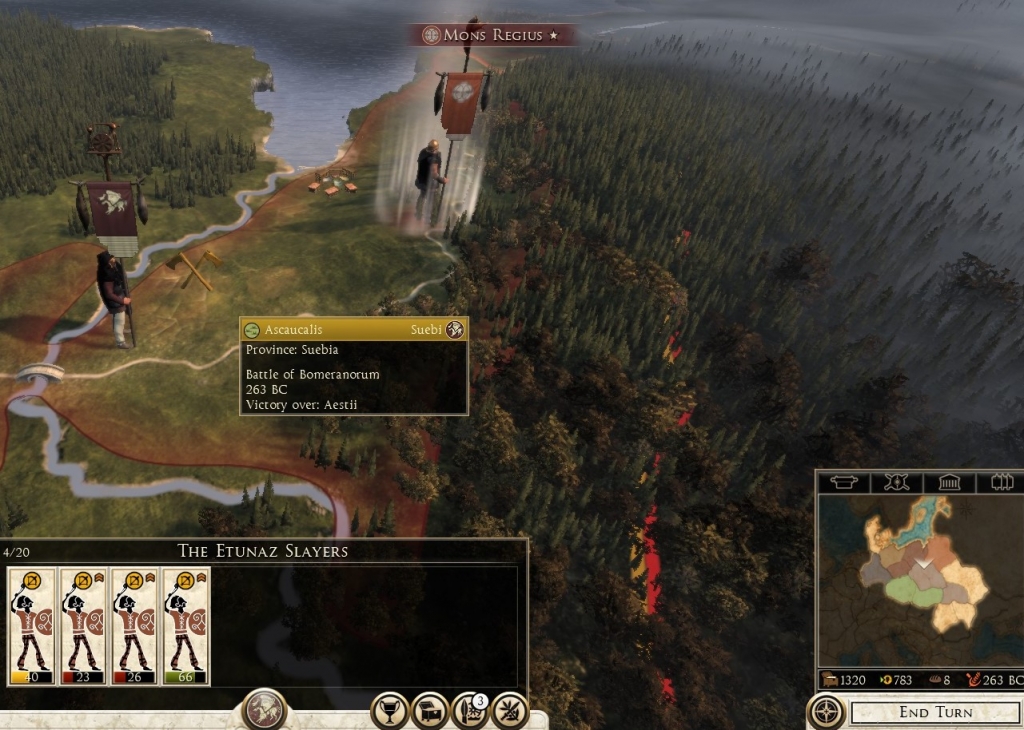
Task: Choose the unit card showing 23 men
Action: (x=83, y=626)
